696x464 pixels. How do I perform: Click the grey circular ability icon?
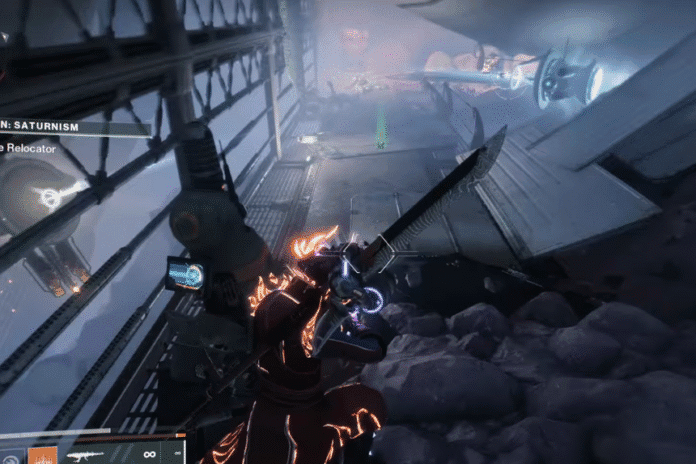[x=10, y=456]
